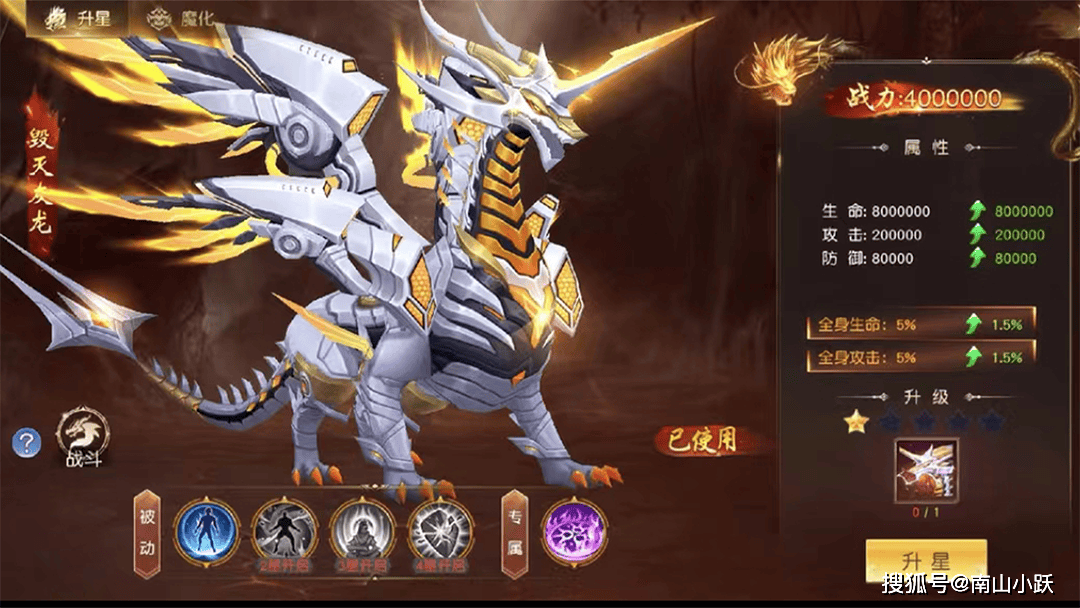Screen dimensions: 1080x608
Task: View the locked 4-star shattered shield skill
Action: point(440,530)
